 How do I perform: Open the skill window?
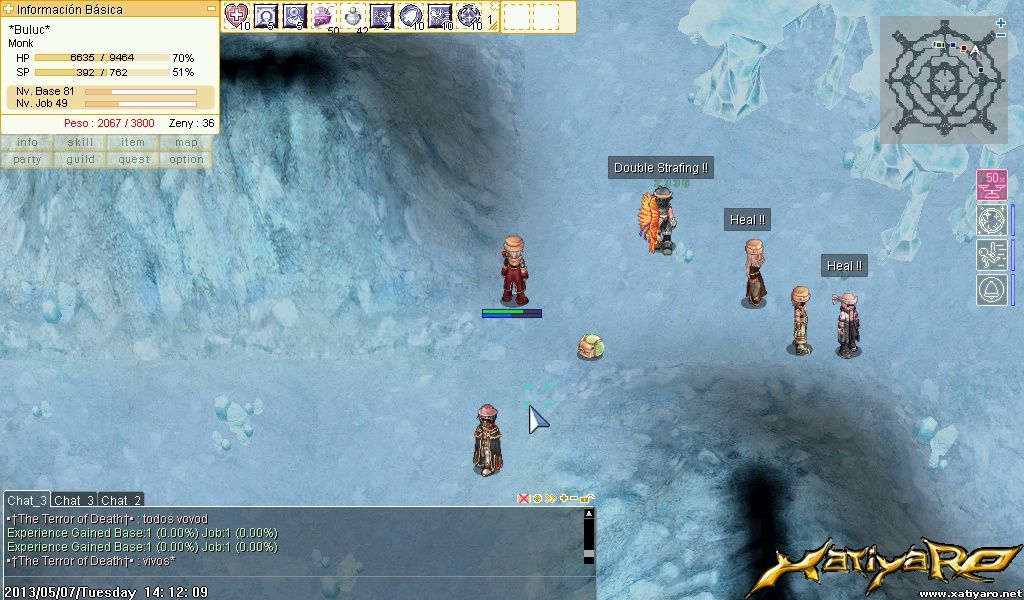point(80,142)
